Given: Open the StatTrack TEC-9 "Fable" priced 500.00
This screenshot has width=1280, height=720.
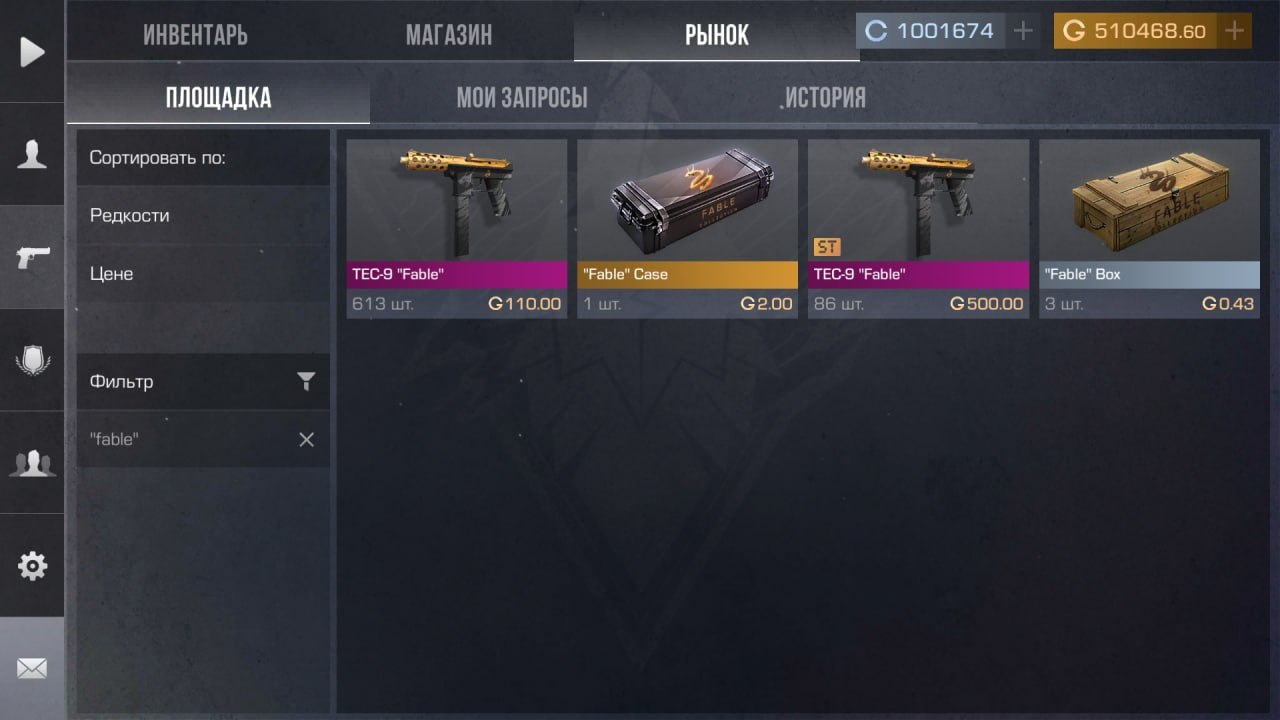Looking at the screenshot, I should coord(918,228).
